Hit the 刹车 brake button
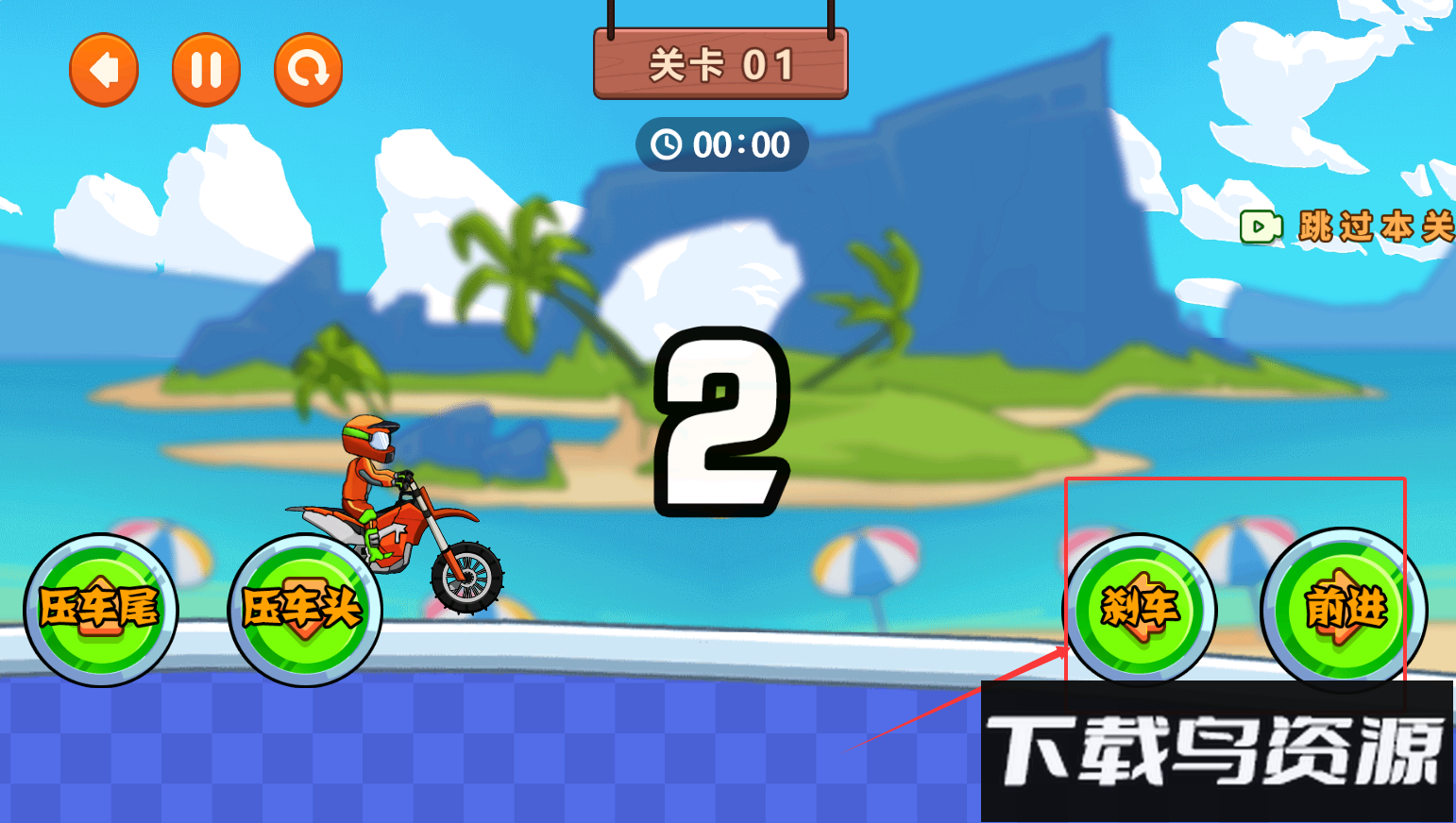 [x=1140, y=610]
